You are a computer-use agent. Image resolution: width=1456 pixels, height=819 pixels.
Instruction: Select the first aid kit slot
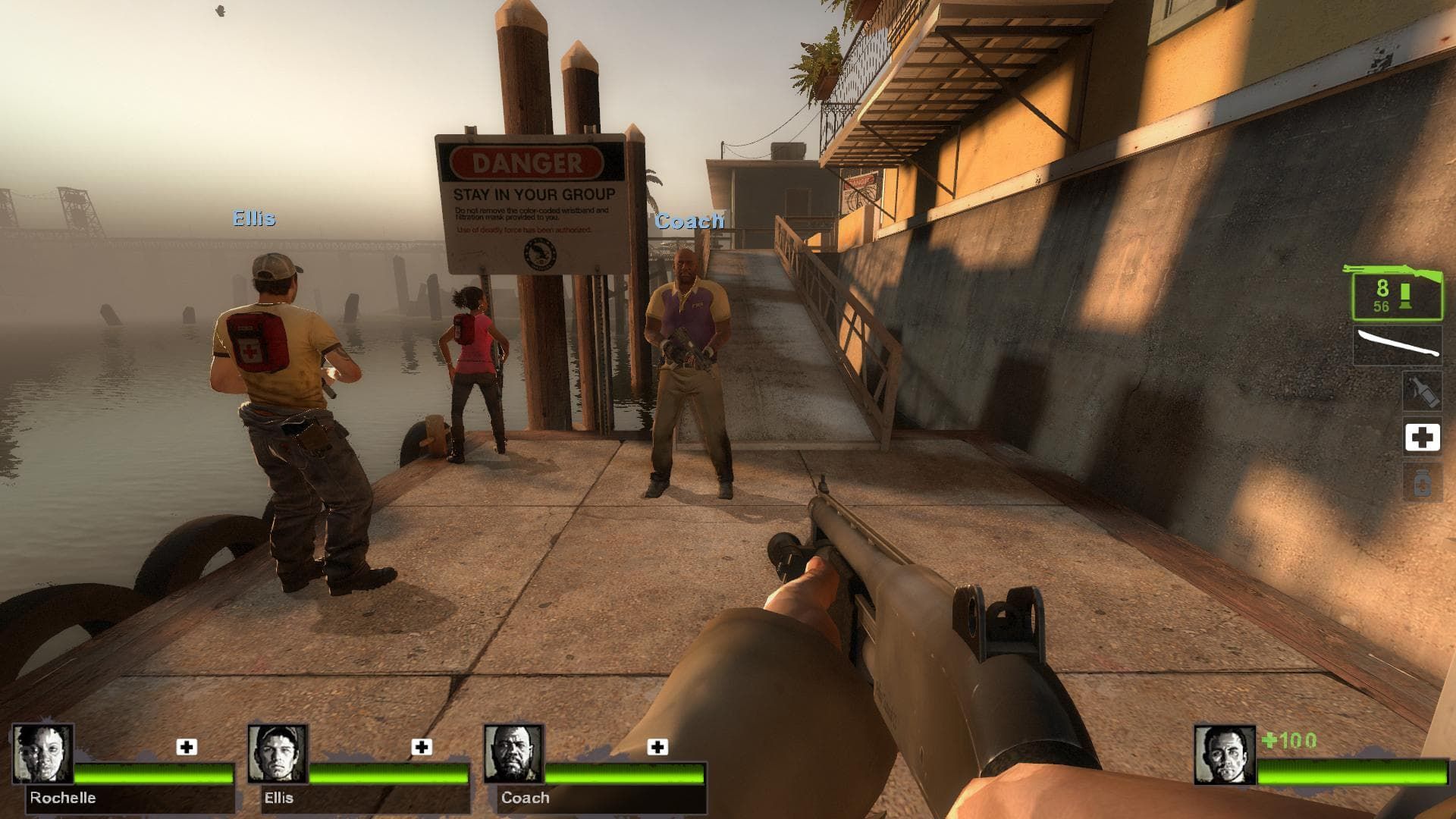(1425, 437)
